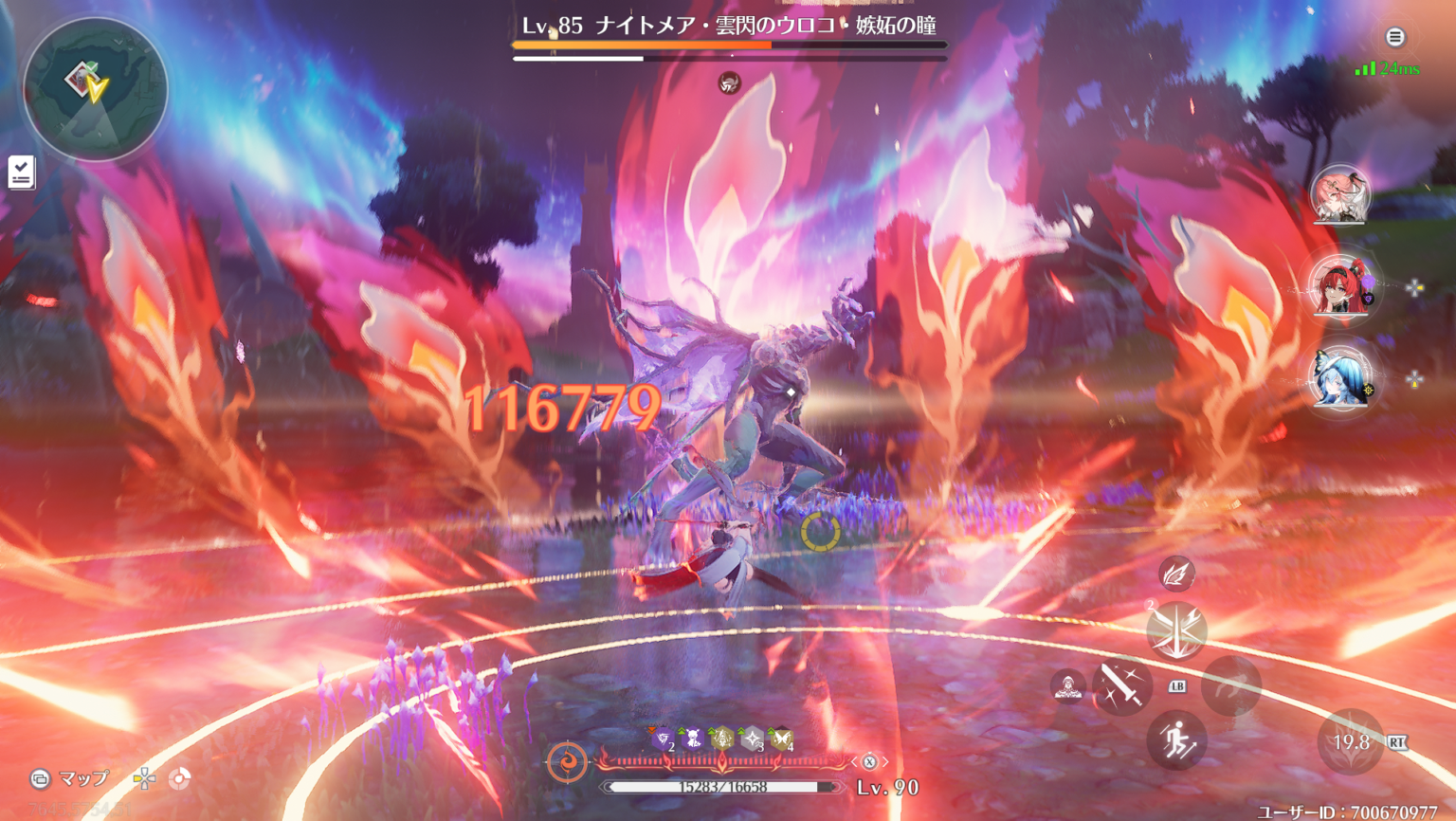Open the circular minimap
This screenshot has height=821, width=1456.
(x=95, y=88)
